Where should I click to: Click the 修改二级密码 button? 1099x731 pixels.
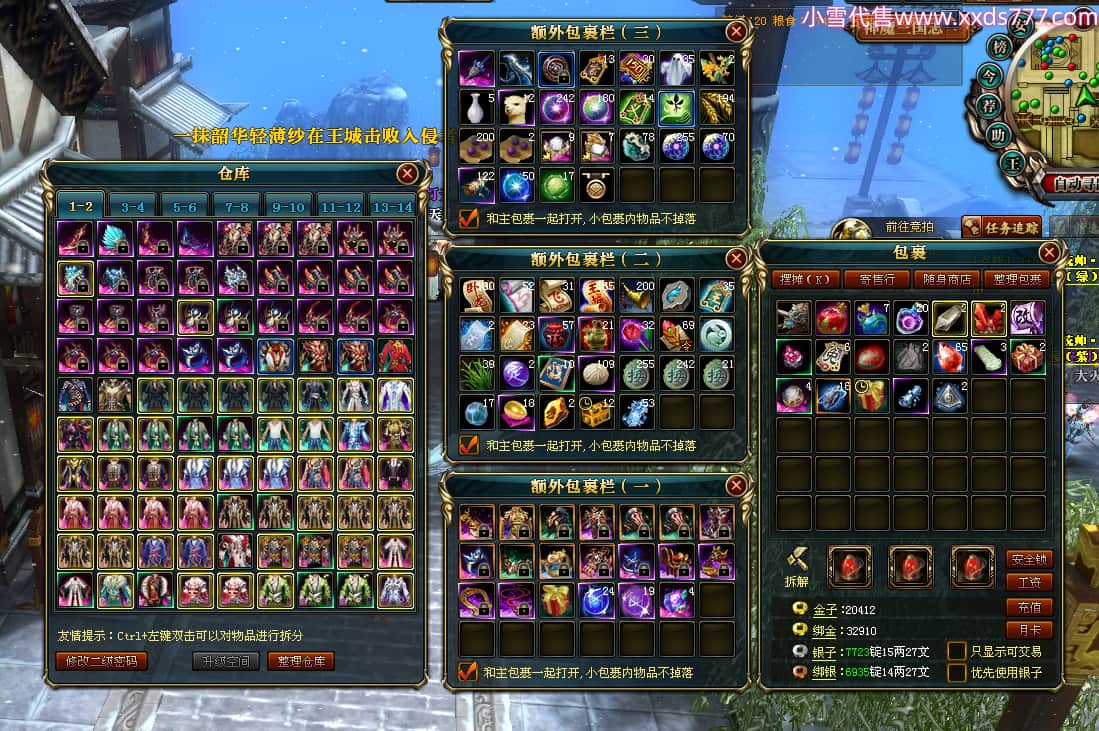pos(101,661)
